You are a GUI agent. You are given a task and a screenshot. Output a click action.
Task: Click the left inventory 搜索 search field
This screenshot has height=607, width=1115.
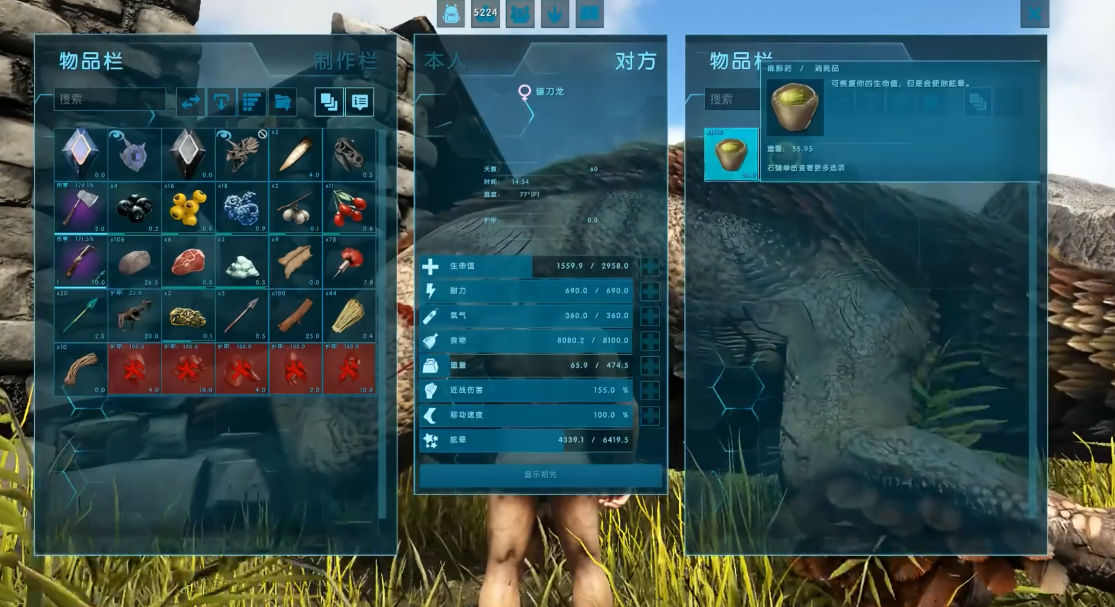[x=110, y=100]
